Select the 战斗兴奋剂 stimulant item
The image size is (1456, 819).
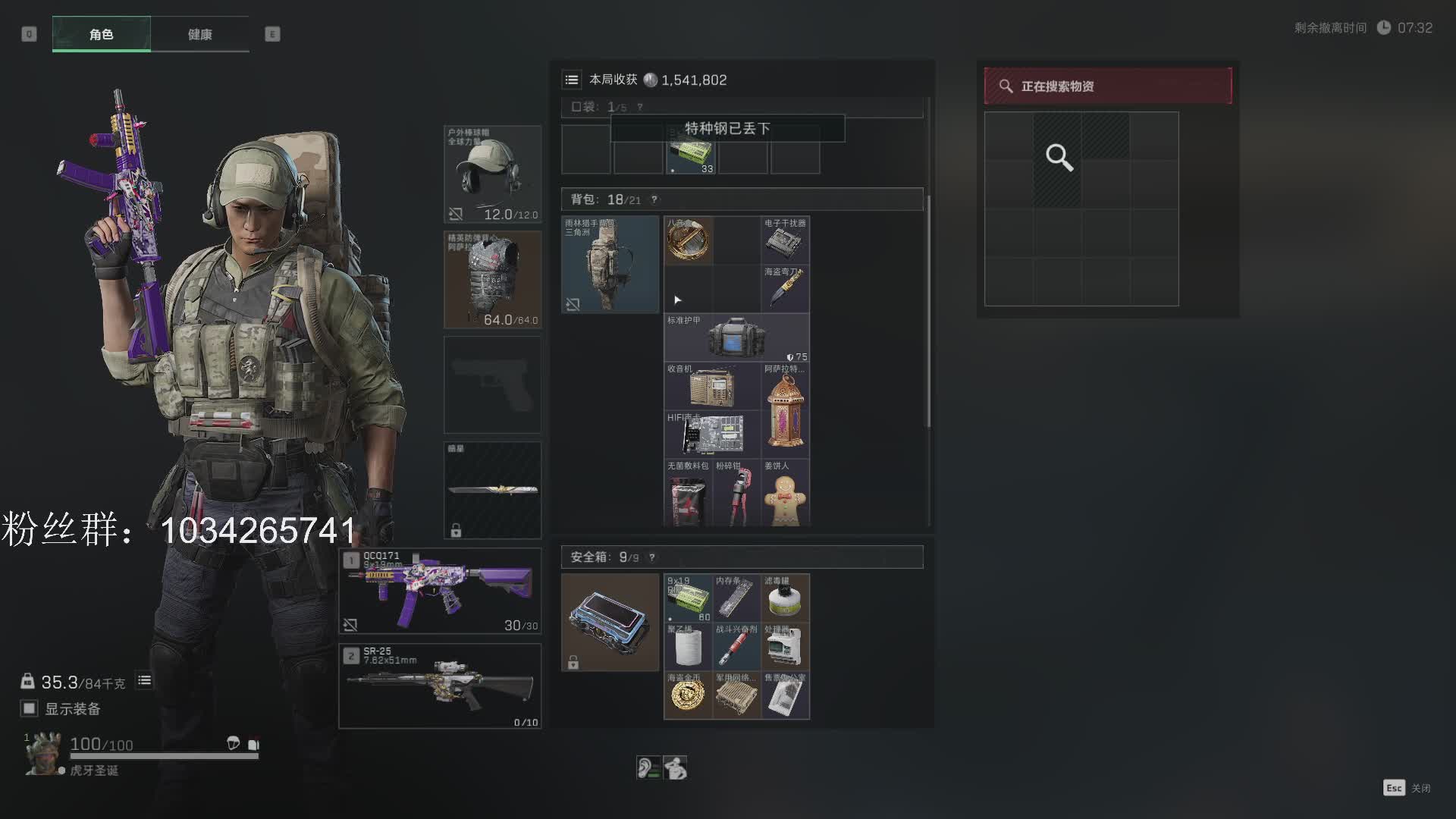[x=736, y=646]
